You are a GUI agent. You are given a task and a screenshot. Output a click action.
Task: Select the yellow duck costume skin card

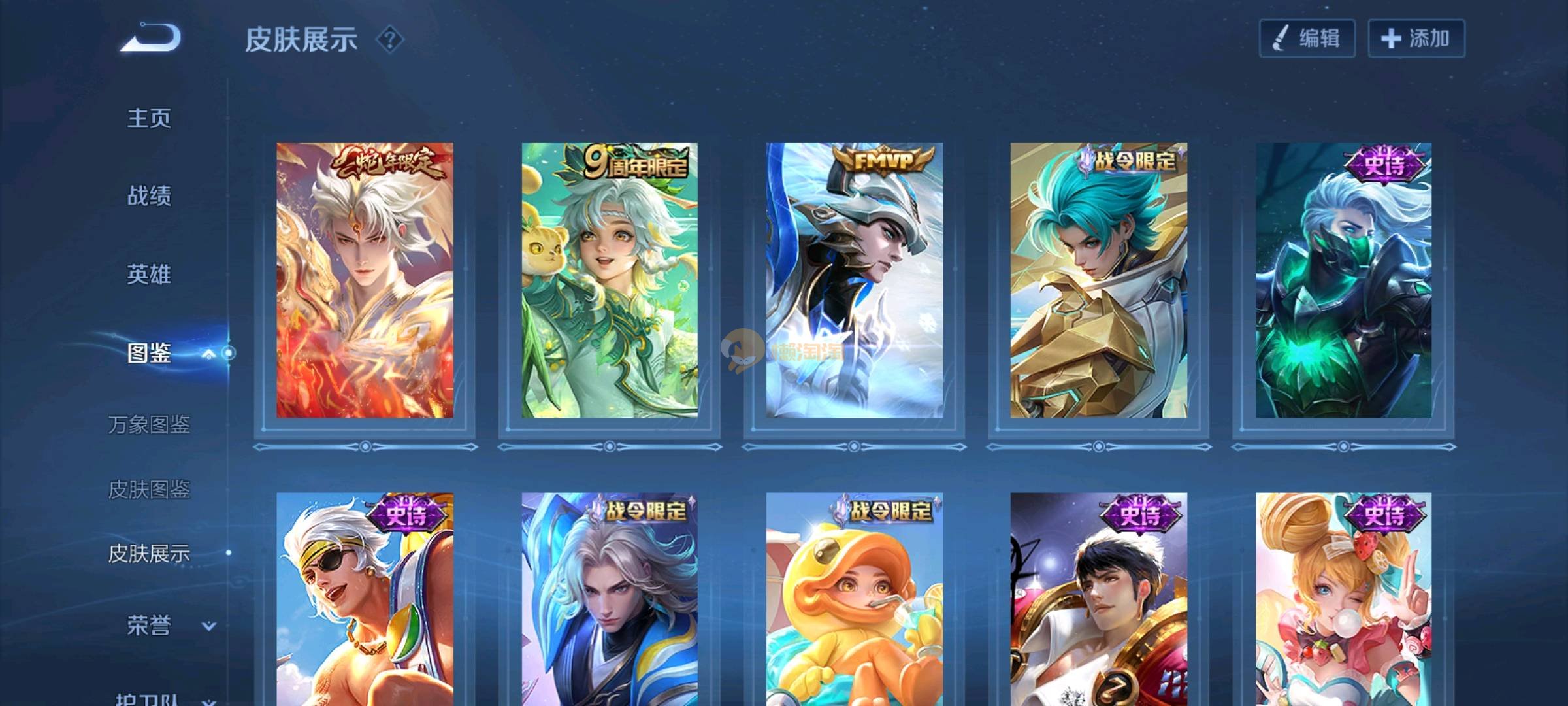point(854,598)
